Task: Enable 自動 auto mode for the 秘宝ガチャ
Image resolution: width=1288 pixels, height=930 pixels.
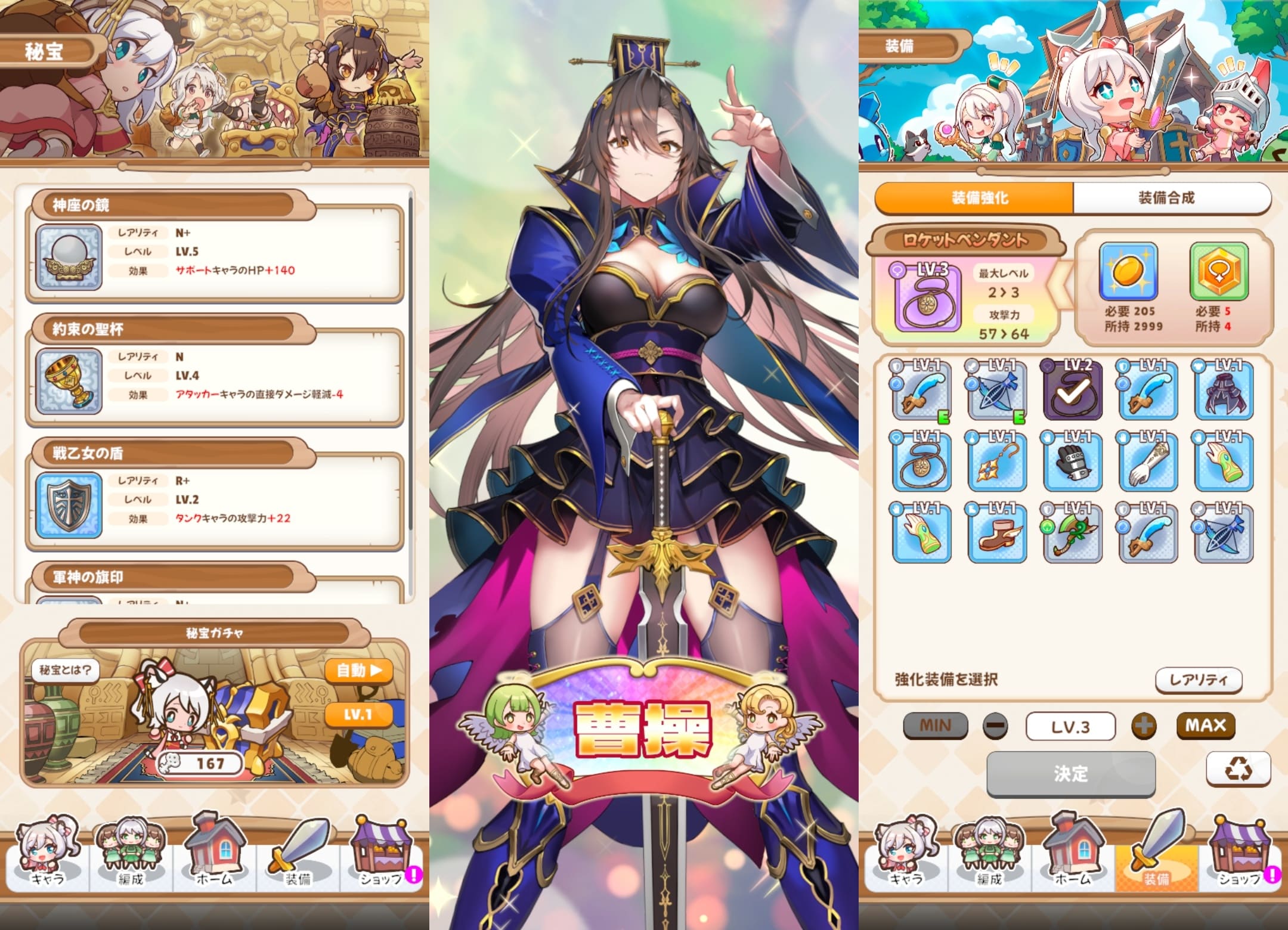Action: tap(358, 671)
